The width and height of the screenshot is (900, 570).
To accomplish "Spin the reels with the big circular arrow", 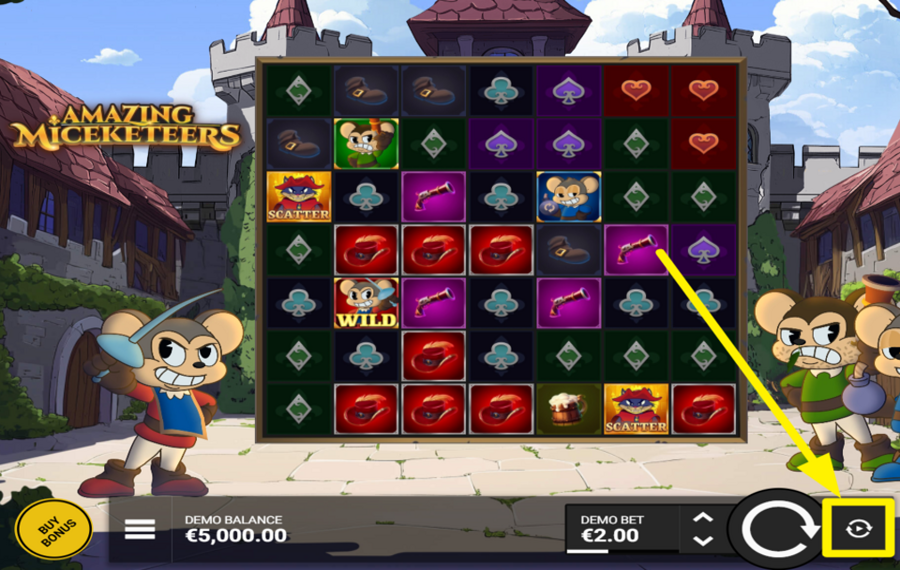I will [772, 527].
